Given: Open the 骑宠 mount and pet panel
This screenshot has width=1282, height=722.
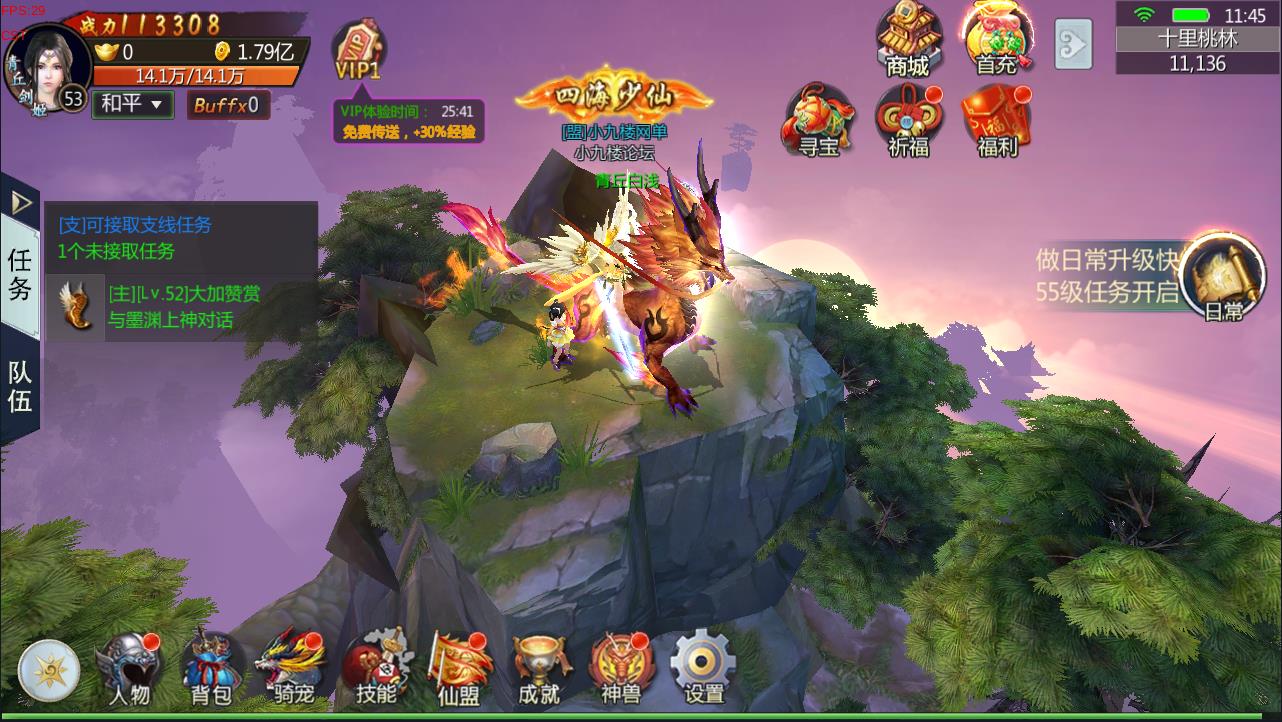Looking at the screenshot, I should [x=291, y=663].
